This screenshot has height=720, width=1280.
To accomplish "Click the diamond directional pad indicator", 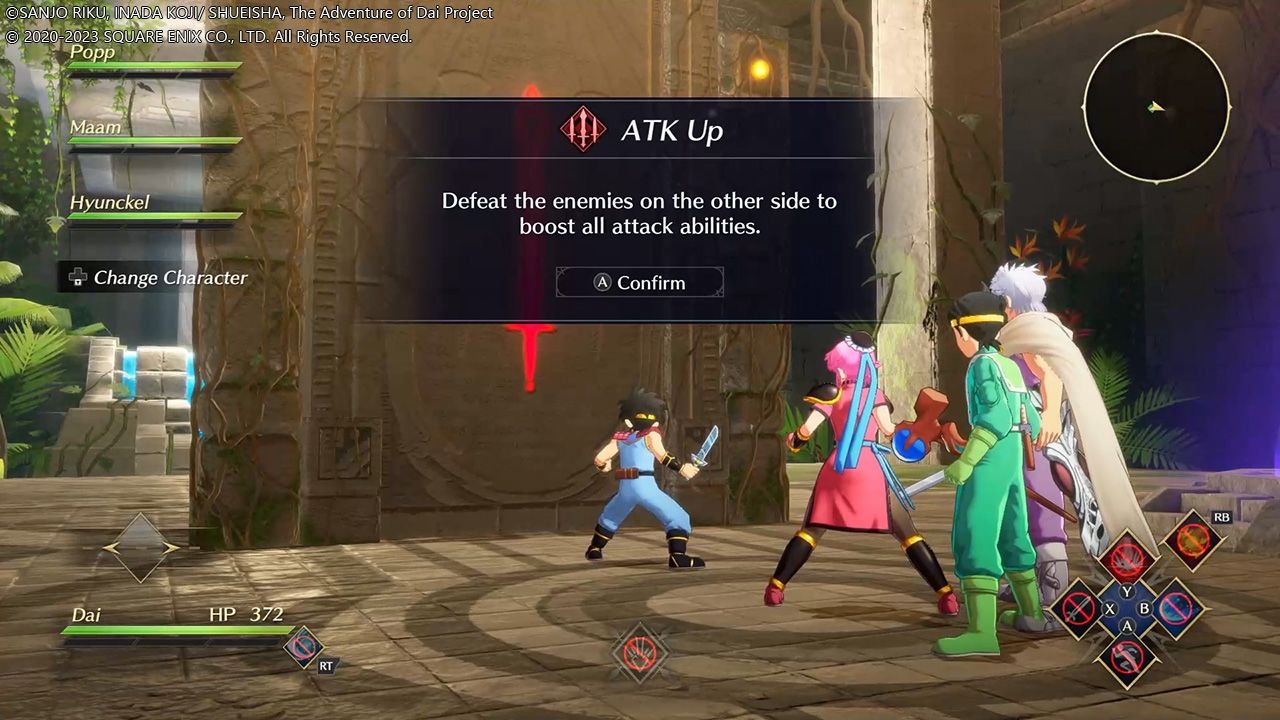I will [x=141, y=547].
